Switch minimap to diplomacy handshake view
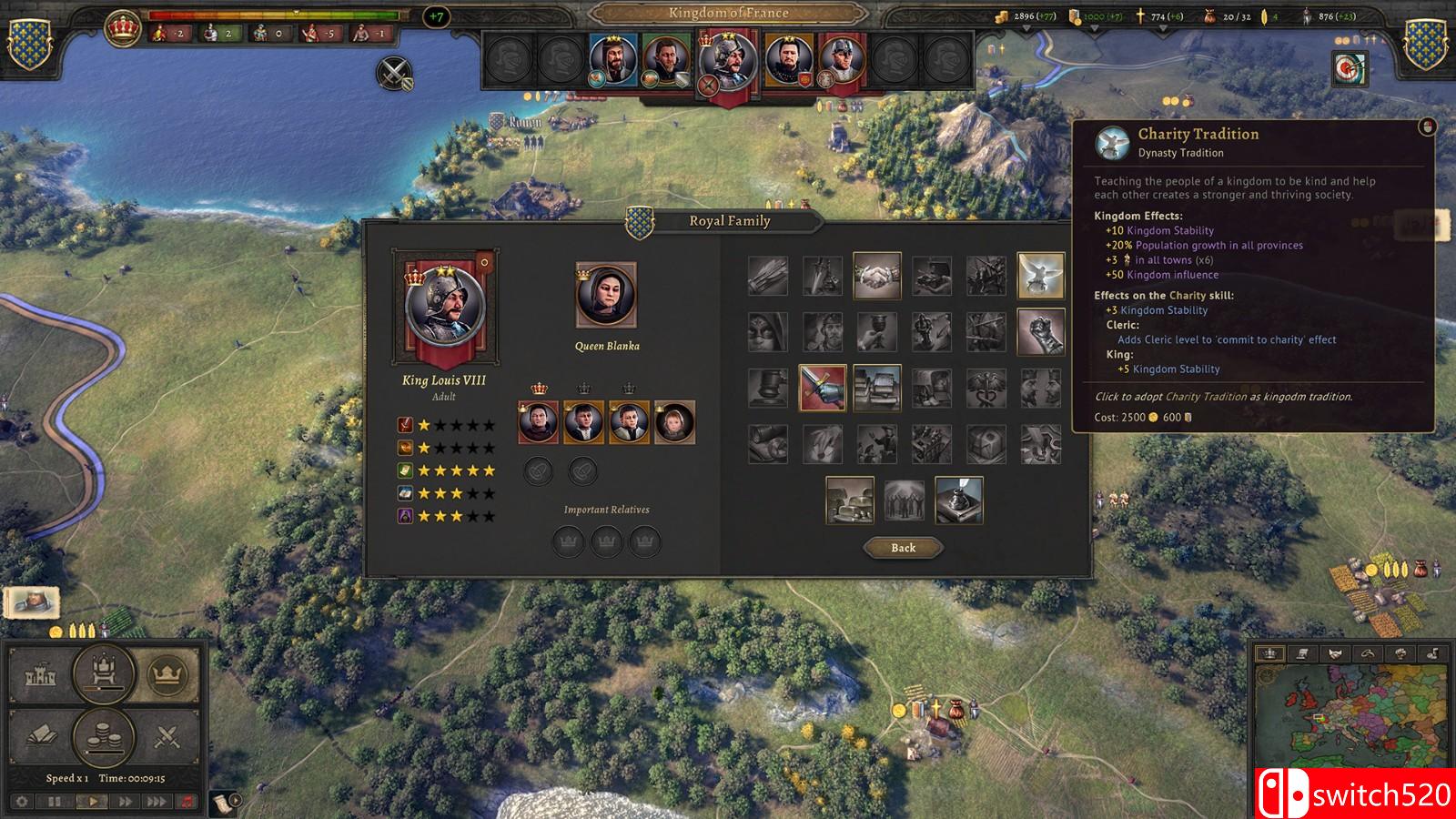Image resolution: width=1456 pixels, height=819 pixels. (x=1335, y=653)
